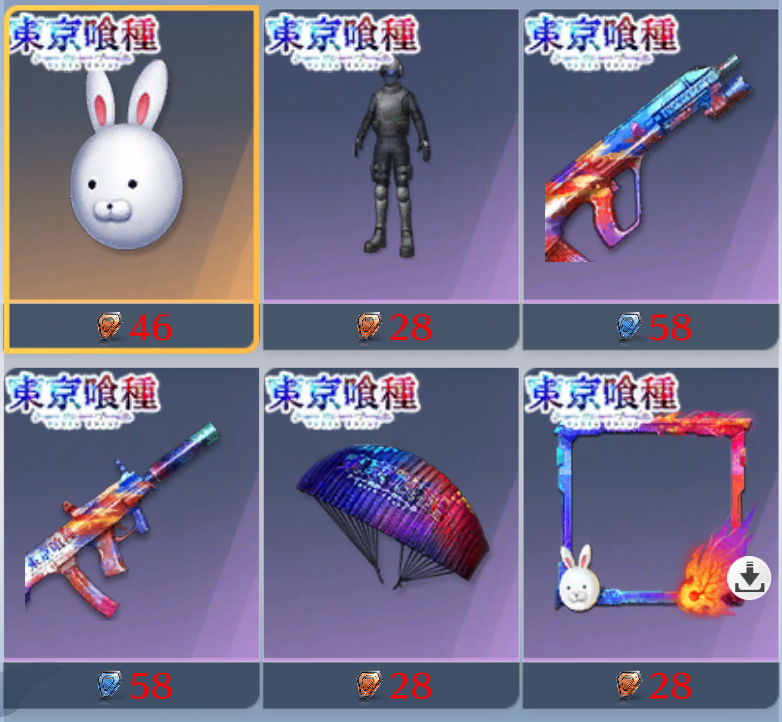
Task: Click the download icon on avatar frame
Action: click(749, 578)
